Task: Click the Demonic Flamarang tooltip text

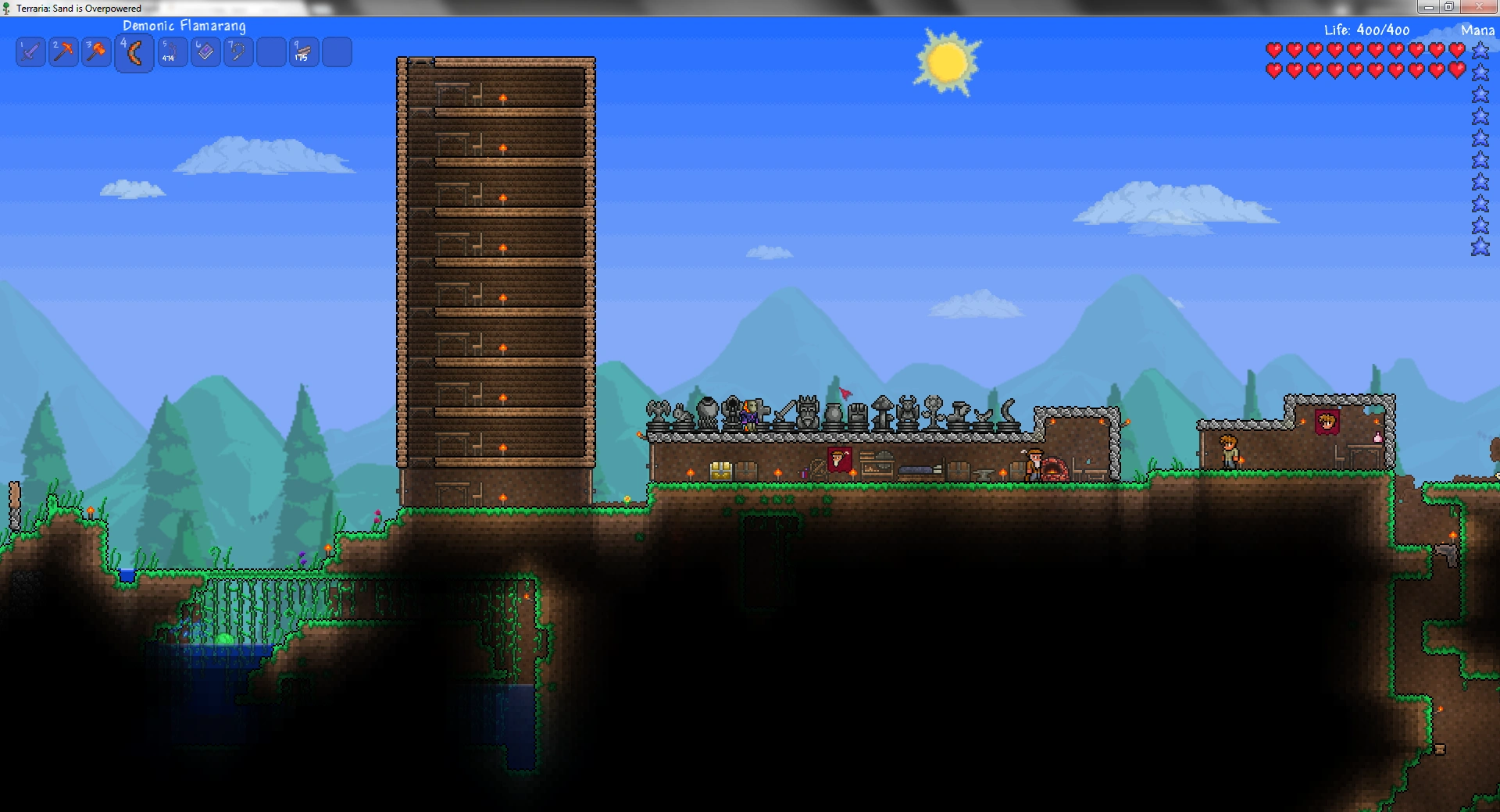Action: click(x=184, y=26)
